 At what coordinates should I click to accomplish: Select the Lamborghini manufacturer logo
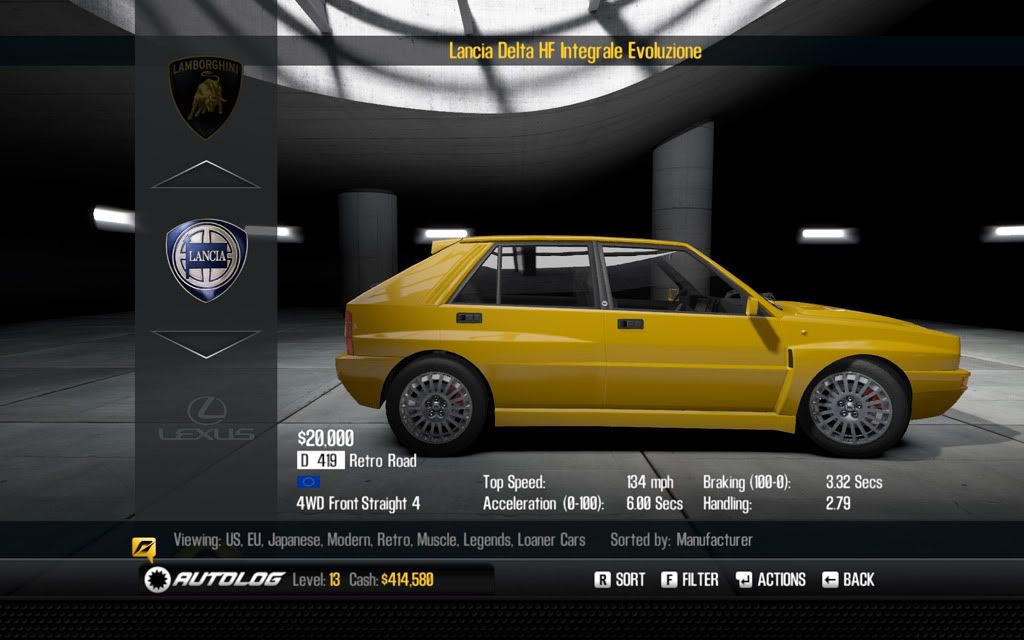point(207,96)
